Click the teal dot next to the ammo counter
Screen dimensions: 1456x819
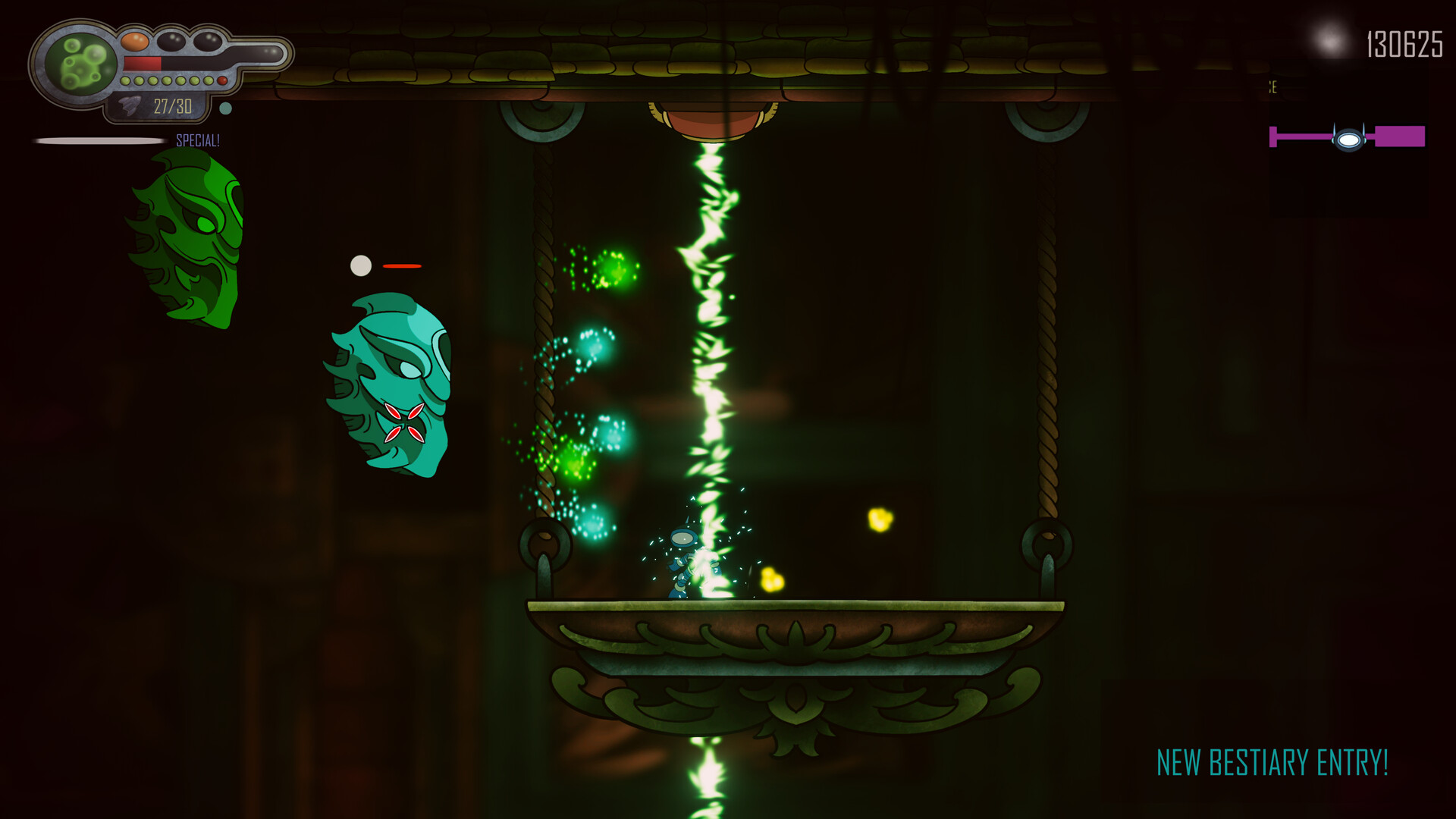pyautogui.click(x=226, y=108)
